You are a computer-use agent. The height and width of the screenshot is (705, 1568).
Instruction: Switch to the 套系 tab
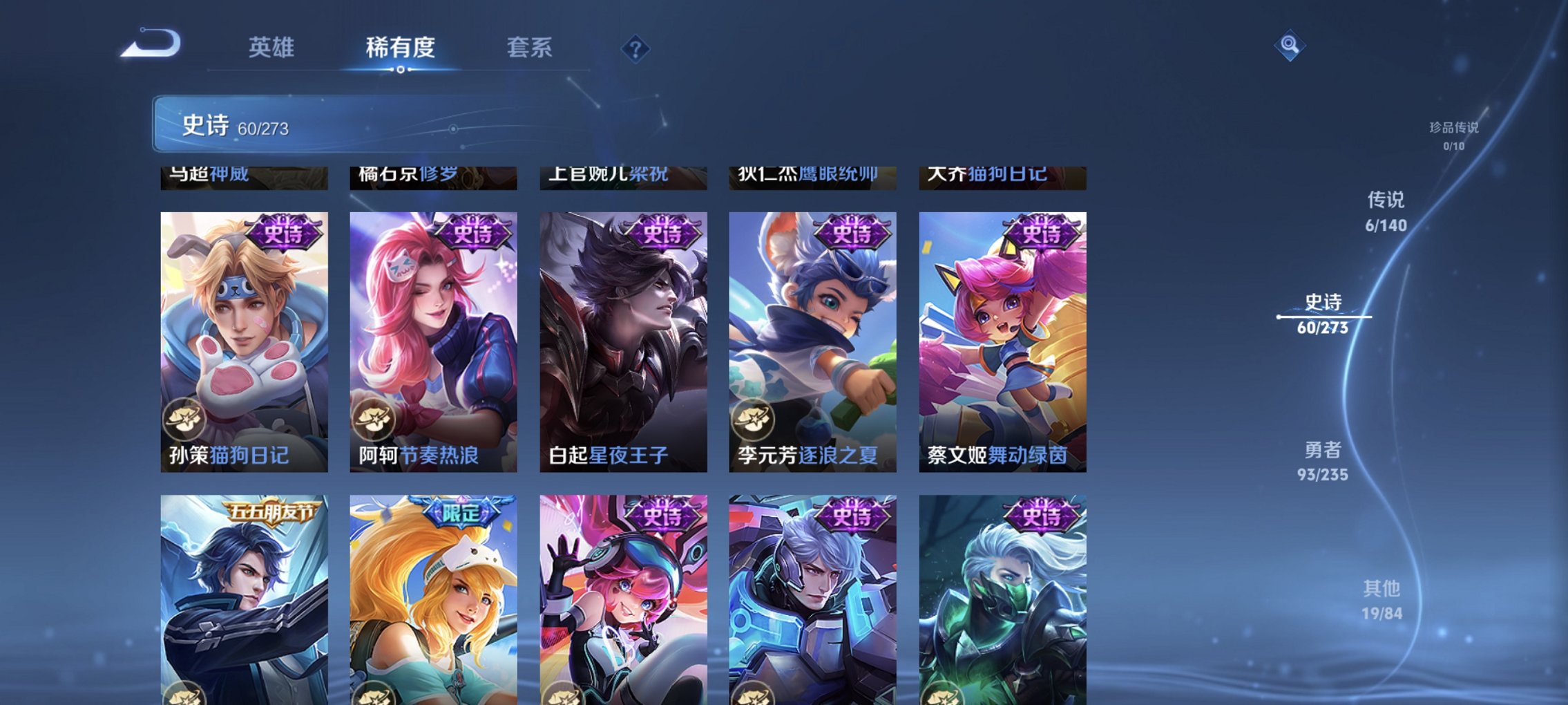point(528,48)
